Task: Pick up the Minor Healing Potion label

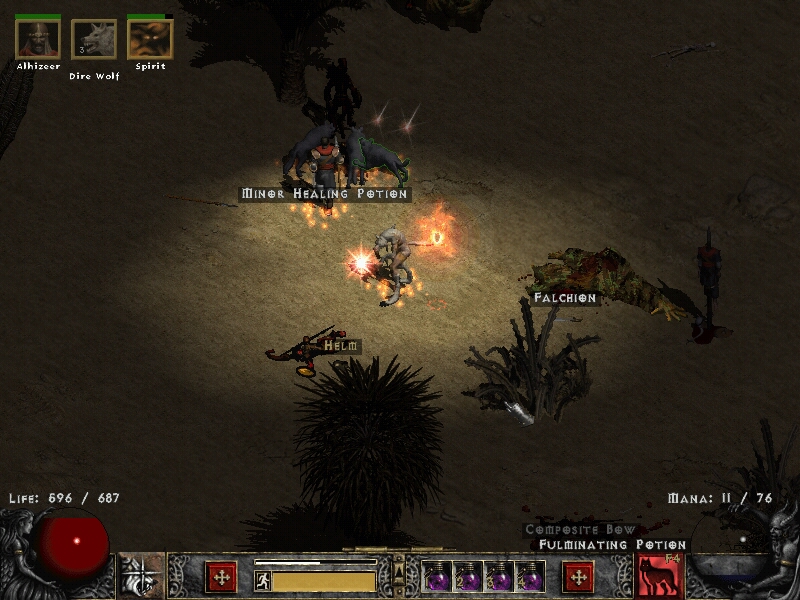Action: (324, 194)
